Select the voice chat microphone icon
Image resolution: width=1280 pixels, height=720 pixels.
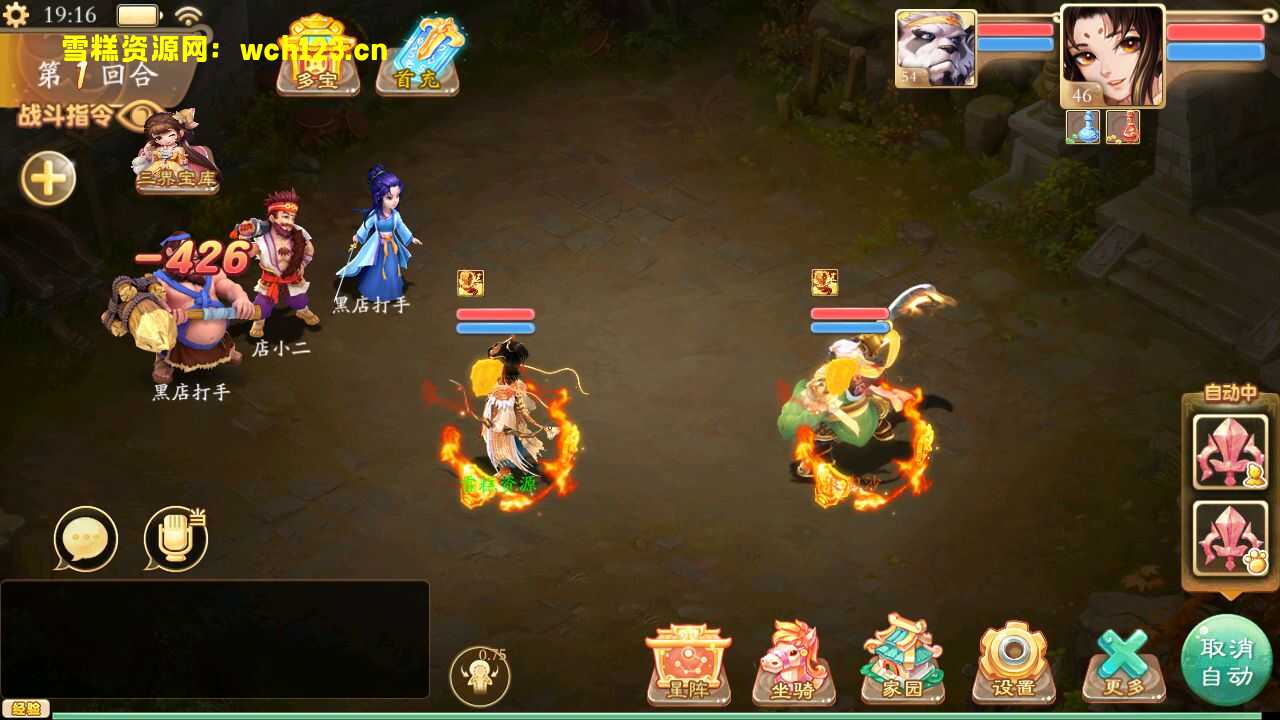(176, 537)
